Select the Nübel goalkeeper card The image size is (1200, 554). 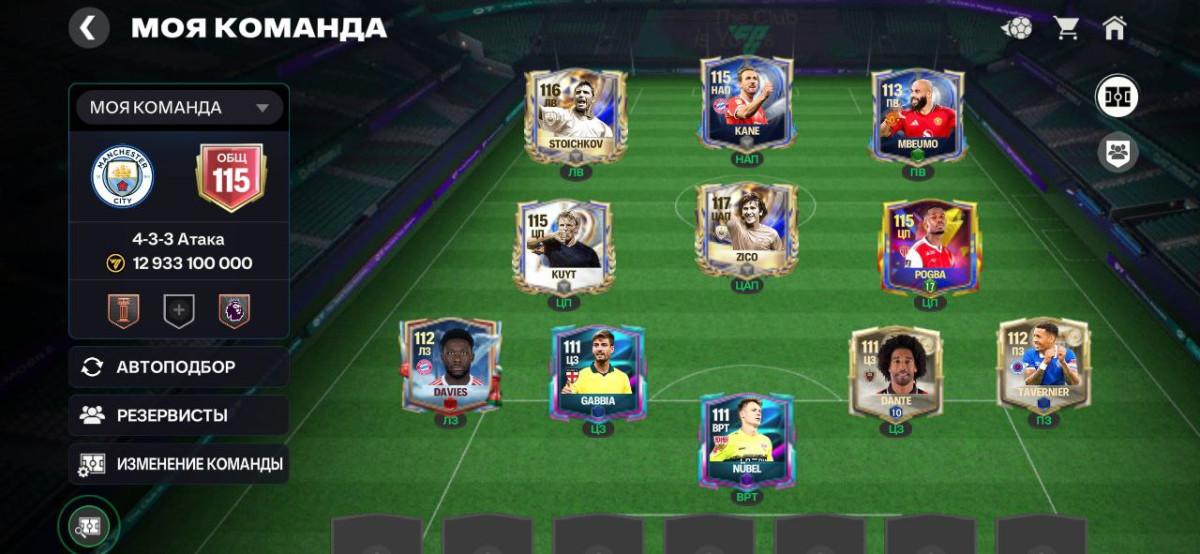(746, 440)
